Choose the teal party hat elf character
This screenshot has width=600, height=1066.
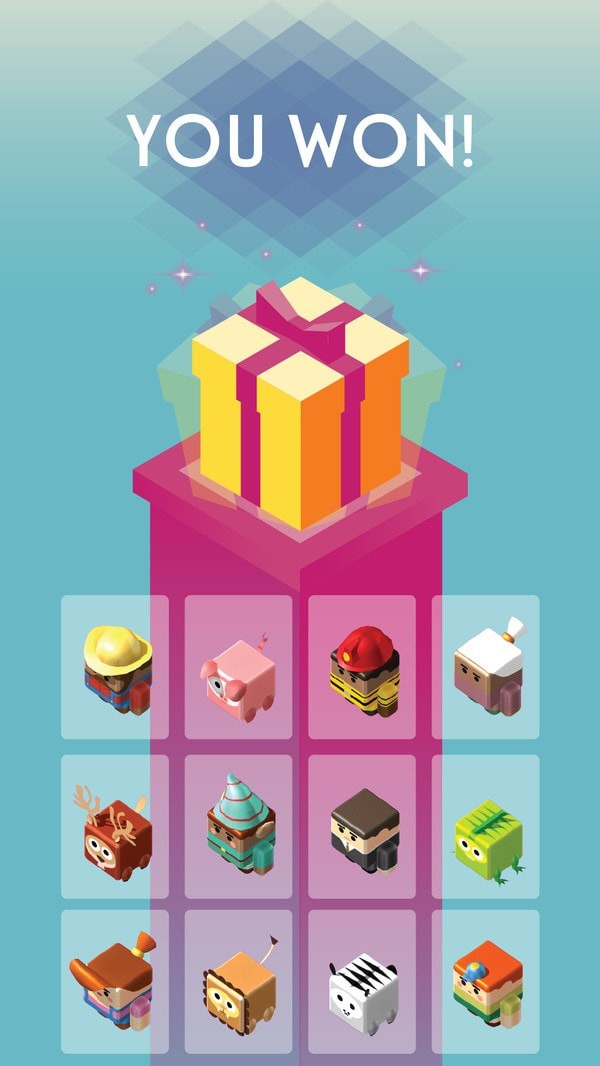tap(238, 827)
